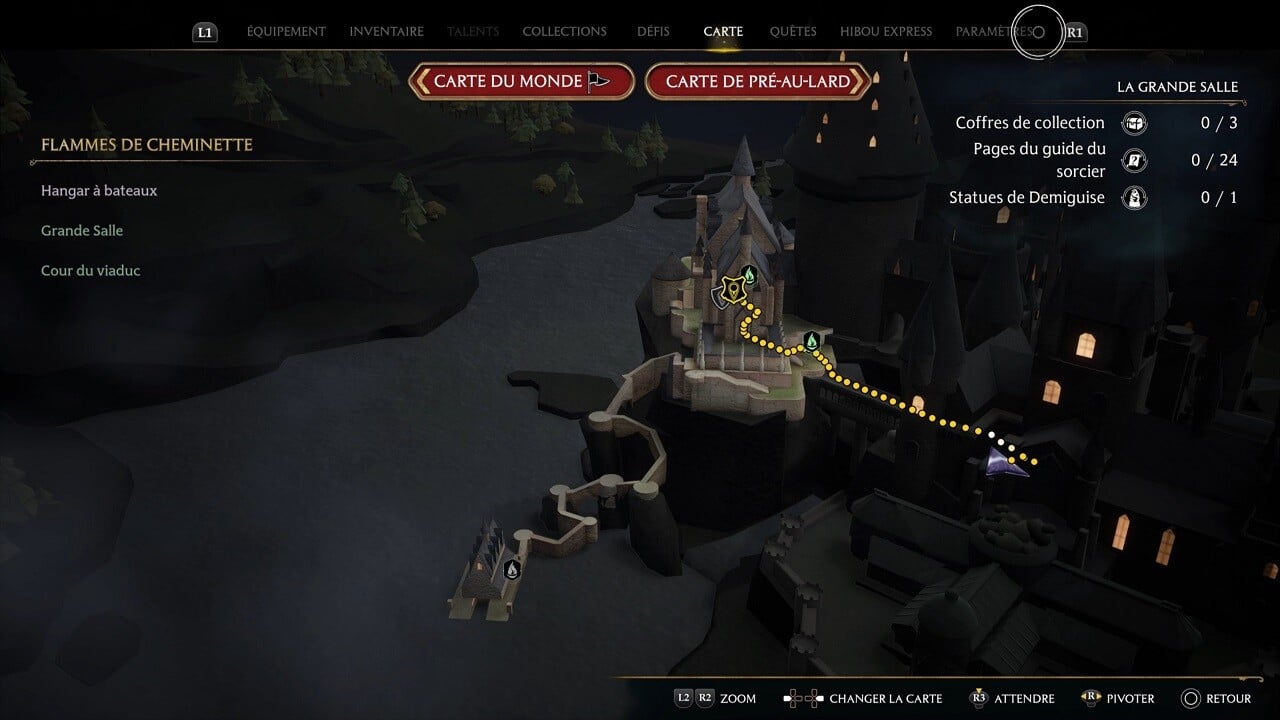Click the green floo flame marker atop the Great Hall
This screenshot has width=1280, height=720.
pyautogui.click(x=749, y=274)
